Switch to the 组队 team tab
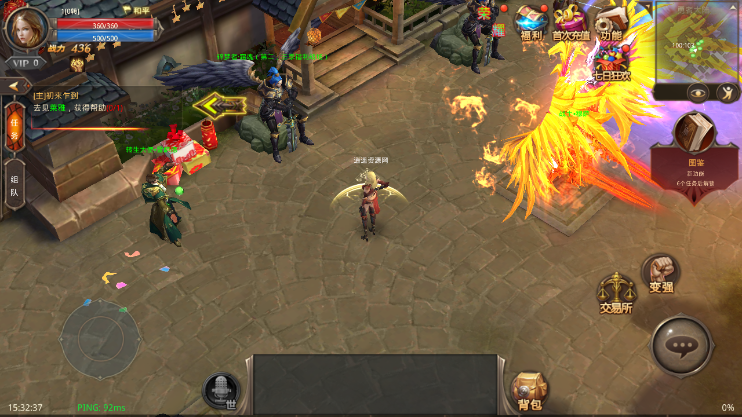 click(x=14, y=184)
